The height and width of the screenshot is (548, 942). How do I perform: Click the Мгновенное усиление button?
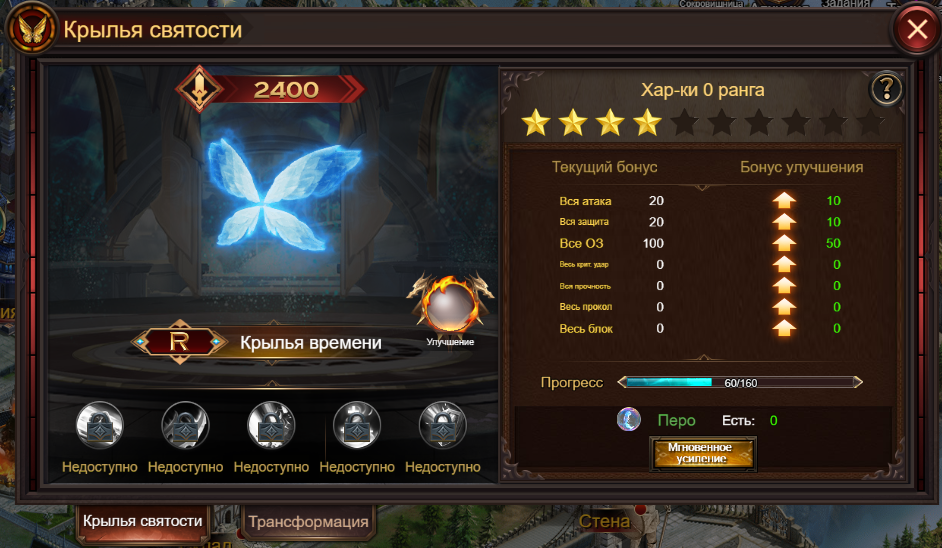coord(704,453)
